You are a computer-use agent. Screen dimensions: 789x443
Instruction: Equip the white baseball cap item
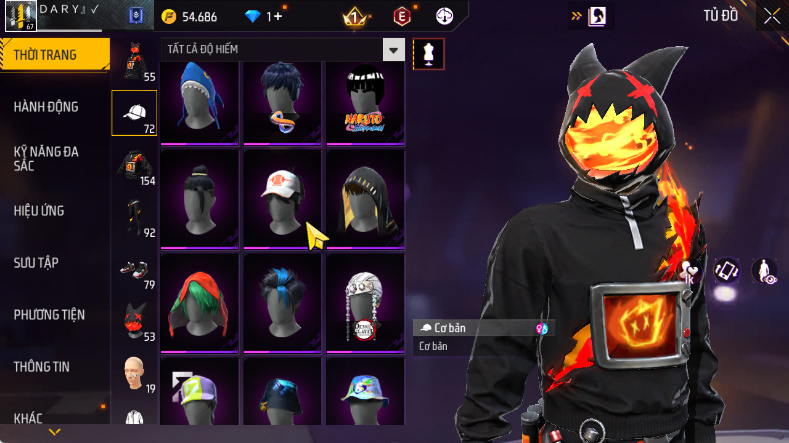pyautogui.click(x=282, y=194)
